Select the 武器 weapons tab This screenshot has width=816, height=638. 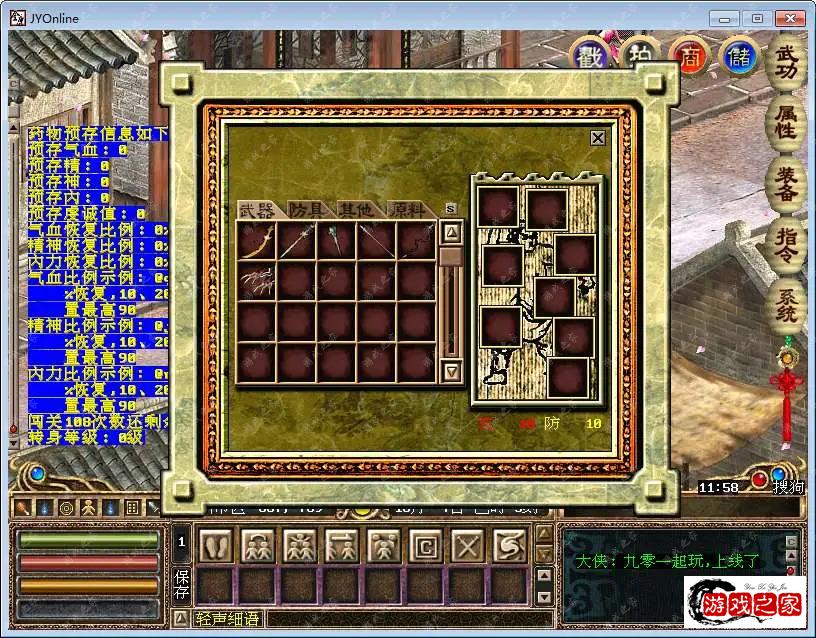coord(258,209)
